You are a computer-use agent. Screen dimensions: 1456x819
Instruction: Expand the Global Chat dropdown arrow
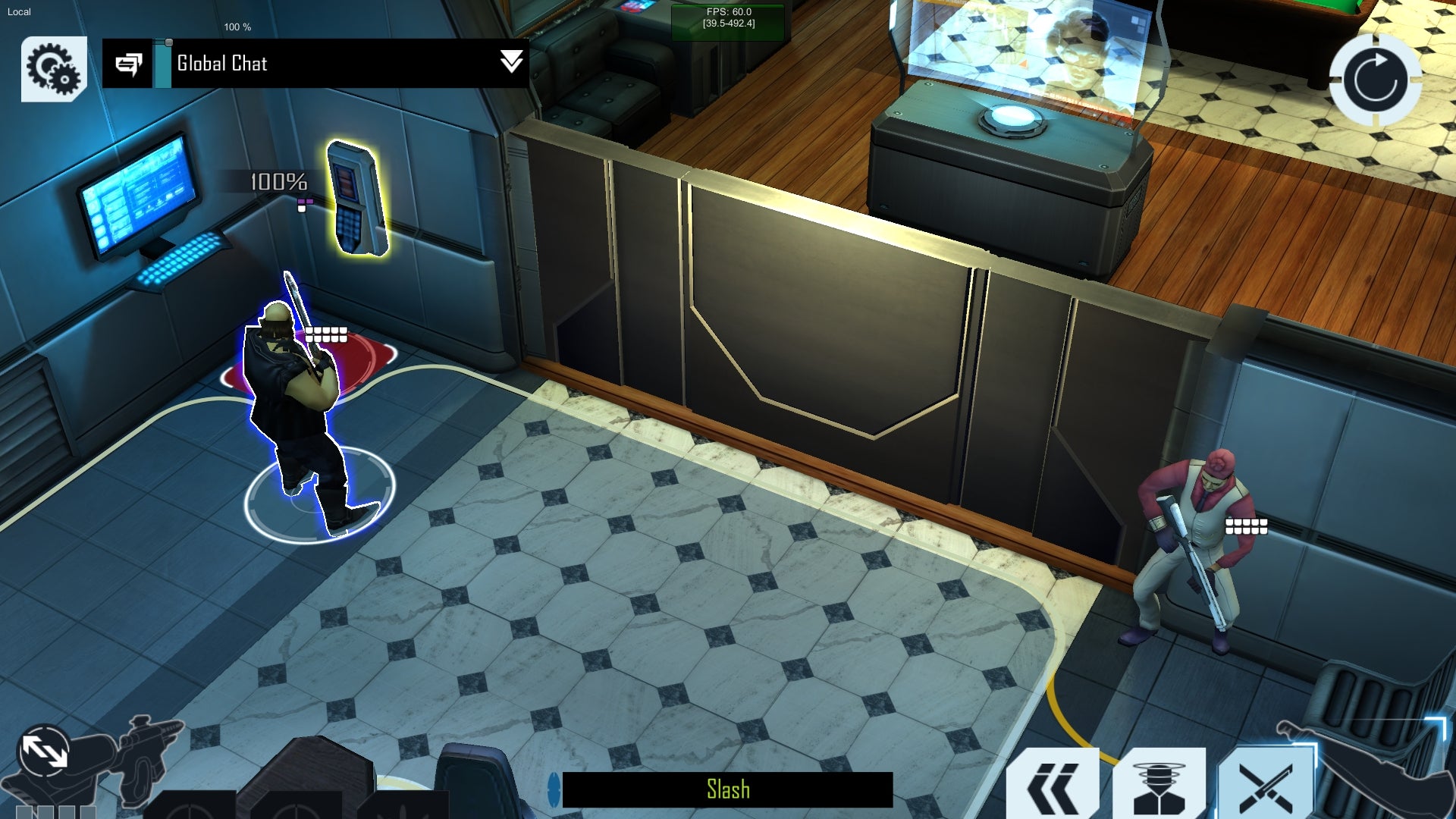click(x=512, y=62)
